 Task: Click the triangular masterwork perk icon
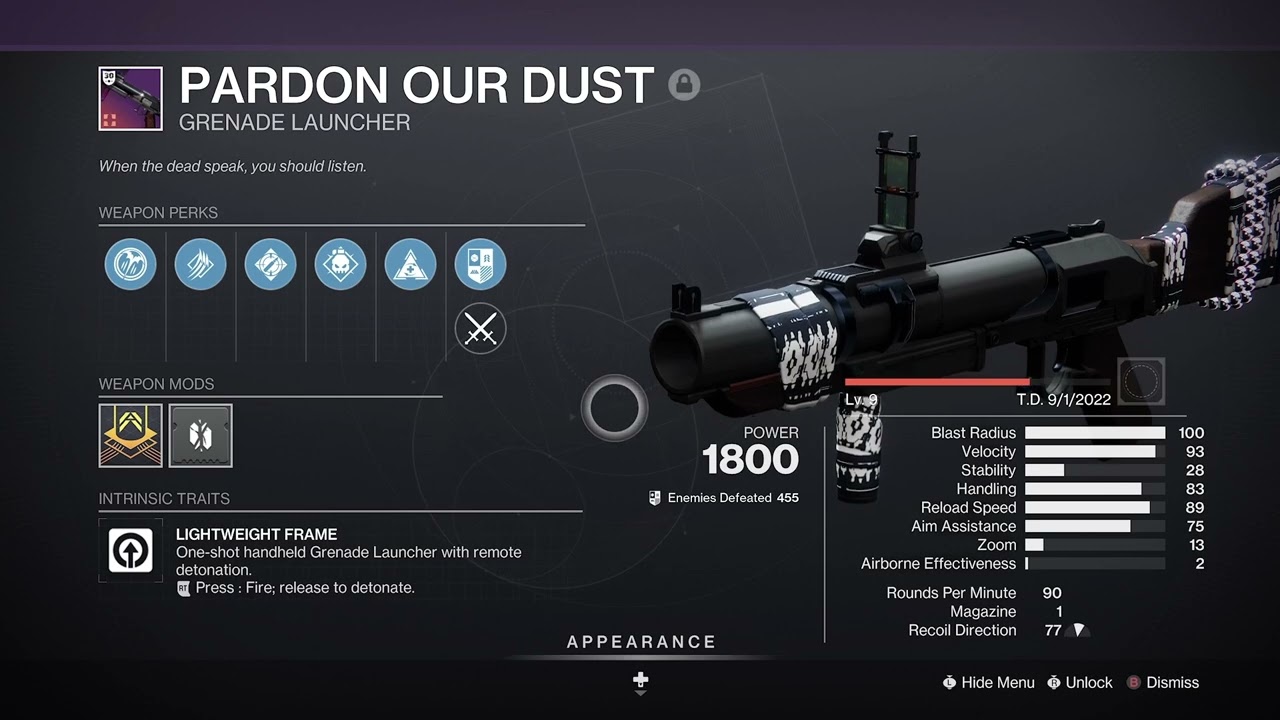click(x=410, y=264)
